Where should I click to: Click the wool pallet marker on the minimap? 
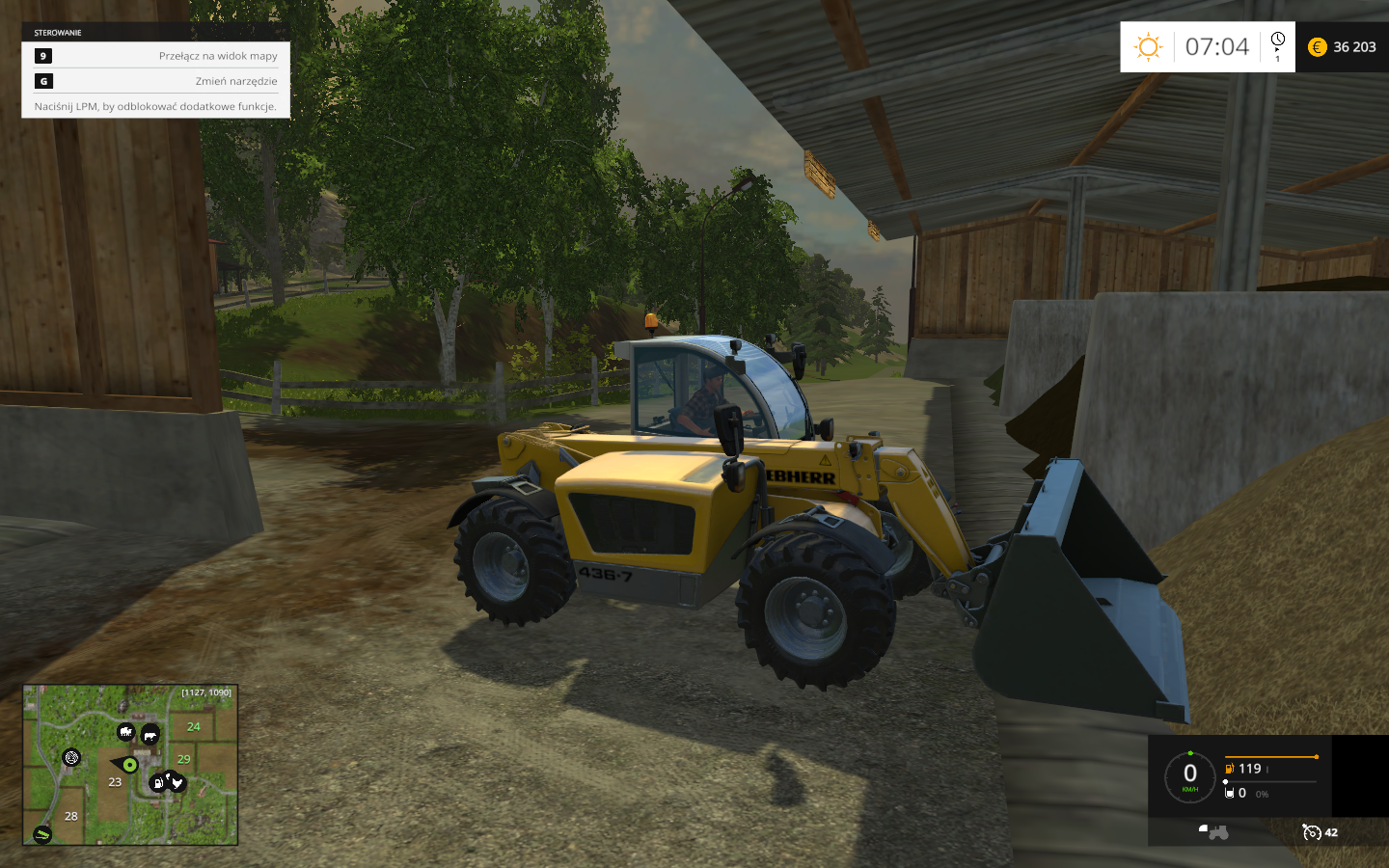pyautogui.click(x=71, y=757)
